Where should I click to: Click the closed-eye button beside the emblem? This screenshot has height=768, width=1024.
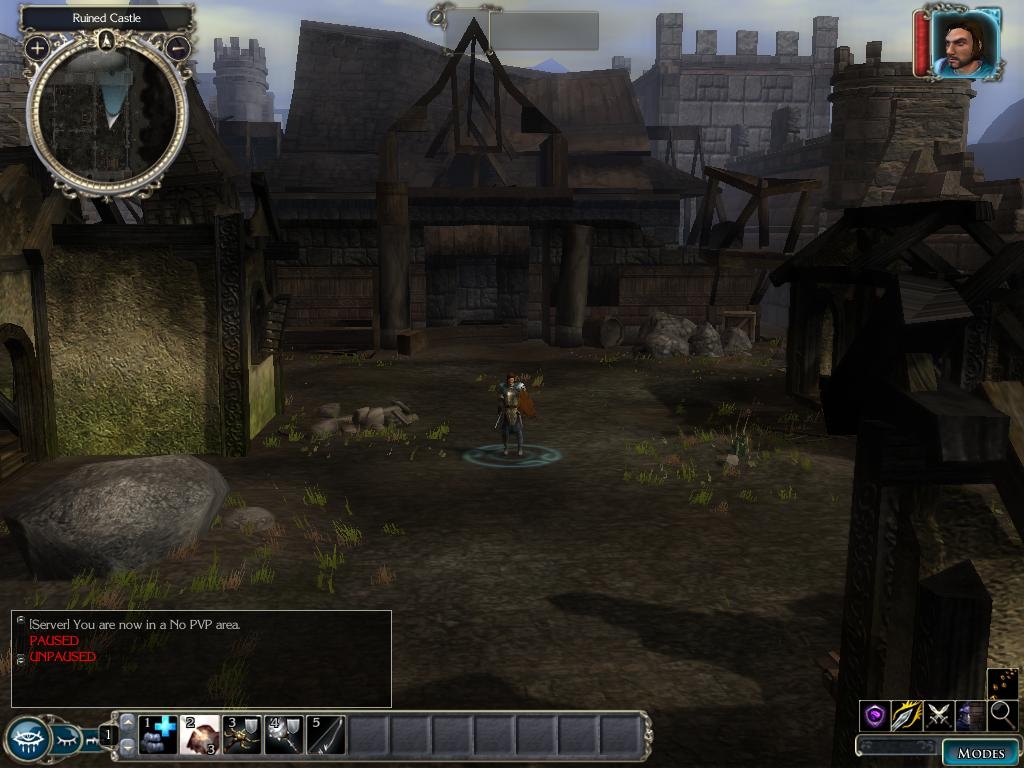pyautogui.click(x=67, y=740)
